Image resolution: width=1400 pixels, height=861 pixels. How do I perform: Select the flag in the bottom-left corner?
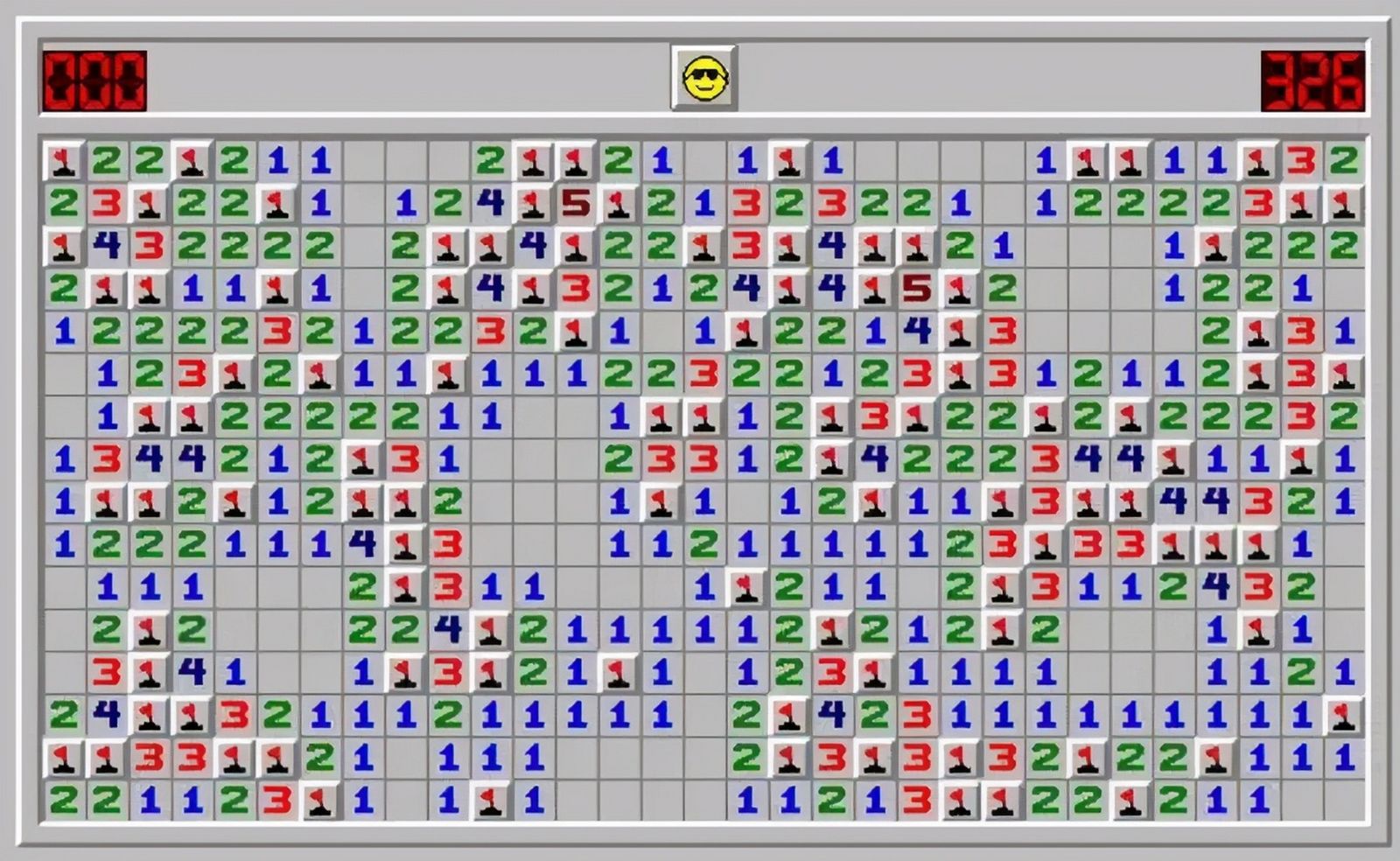point(59,754)
